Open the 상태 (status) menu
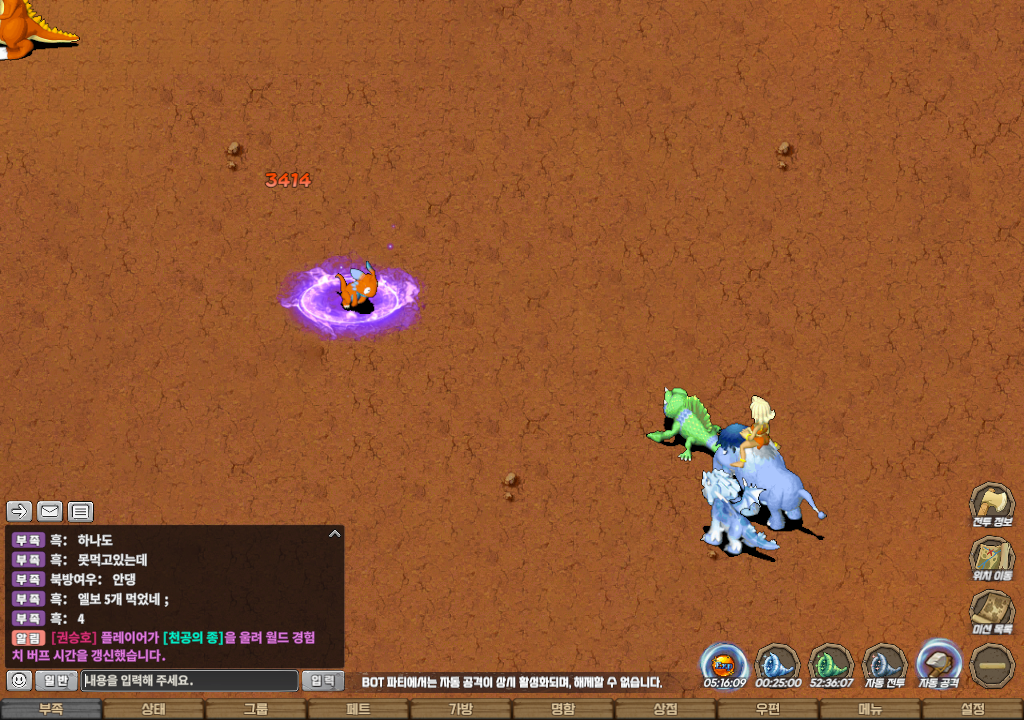 (153, 709)
